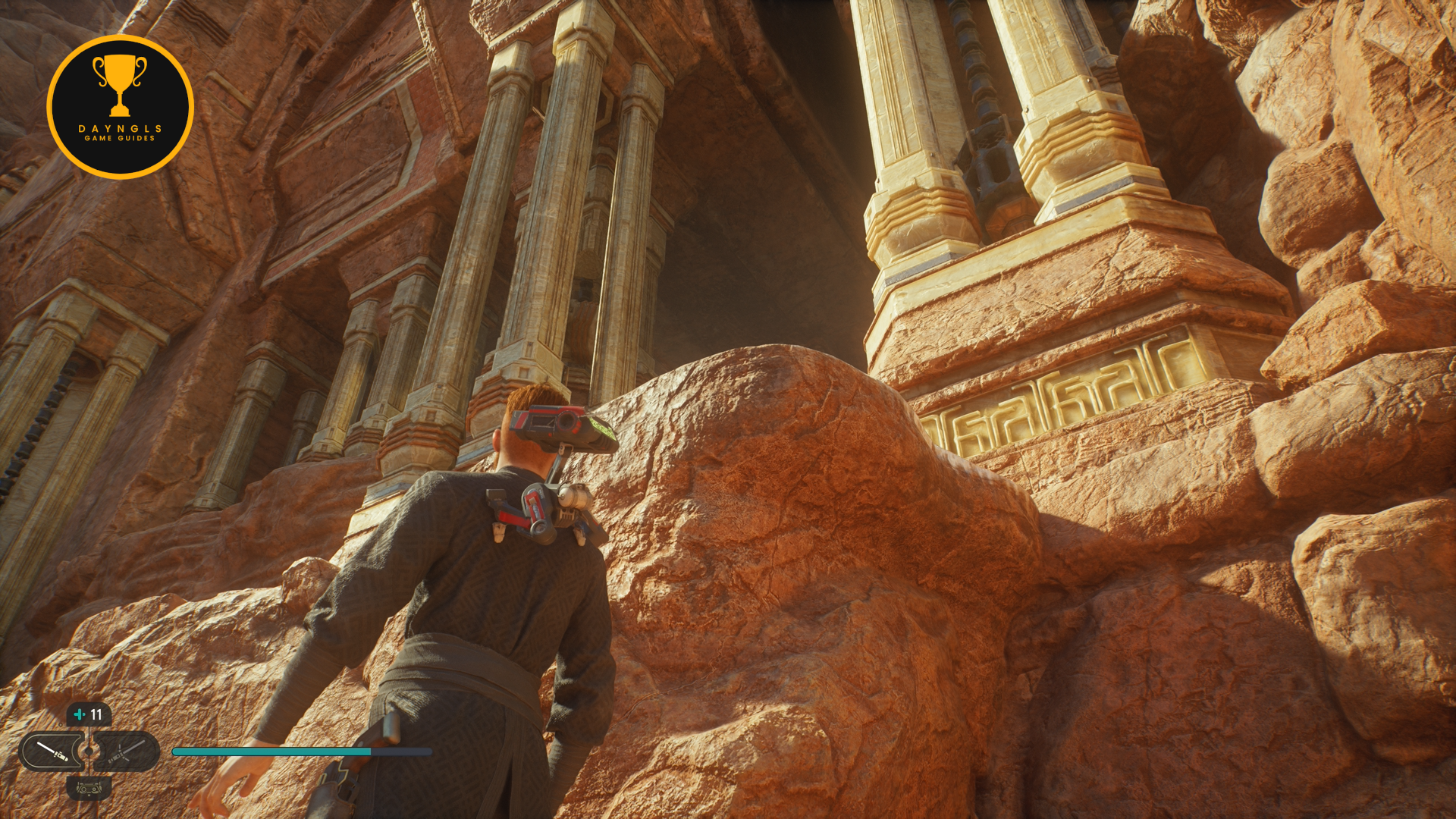The width and height of the screenshot is (1456, 819).
Task: Use a healing stim canister
Action: (89, 714)
